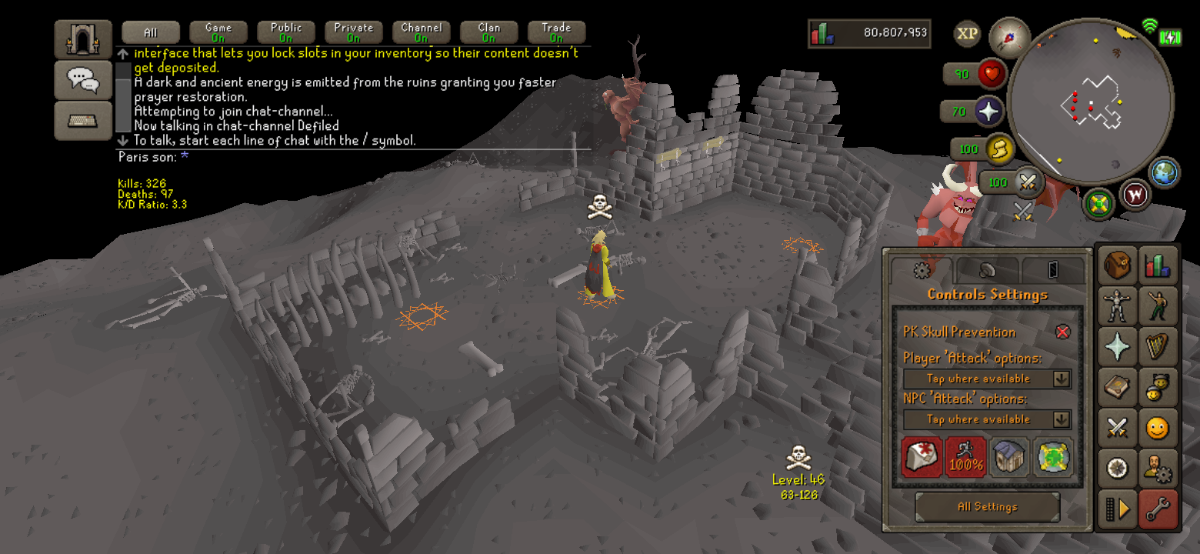Open the NPC 'Attack' options dropdown

pyautogui.click(x=986, y=420)
